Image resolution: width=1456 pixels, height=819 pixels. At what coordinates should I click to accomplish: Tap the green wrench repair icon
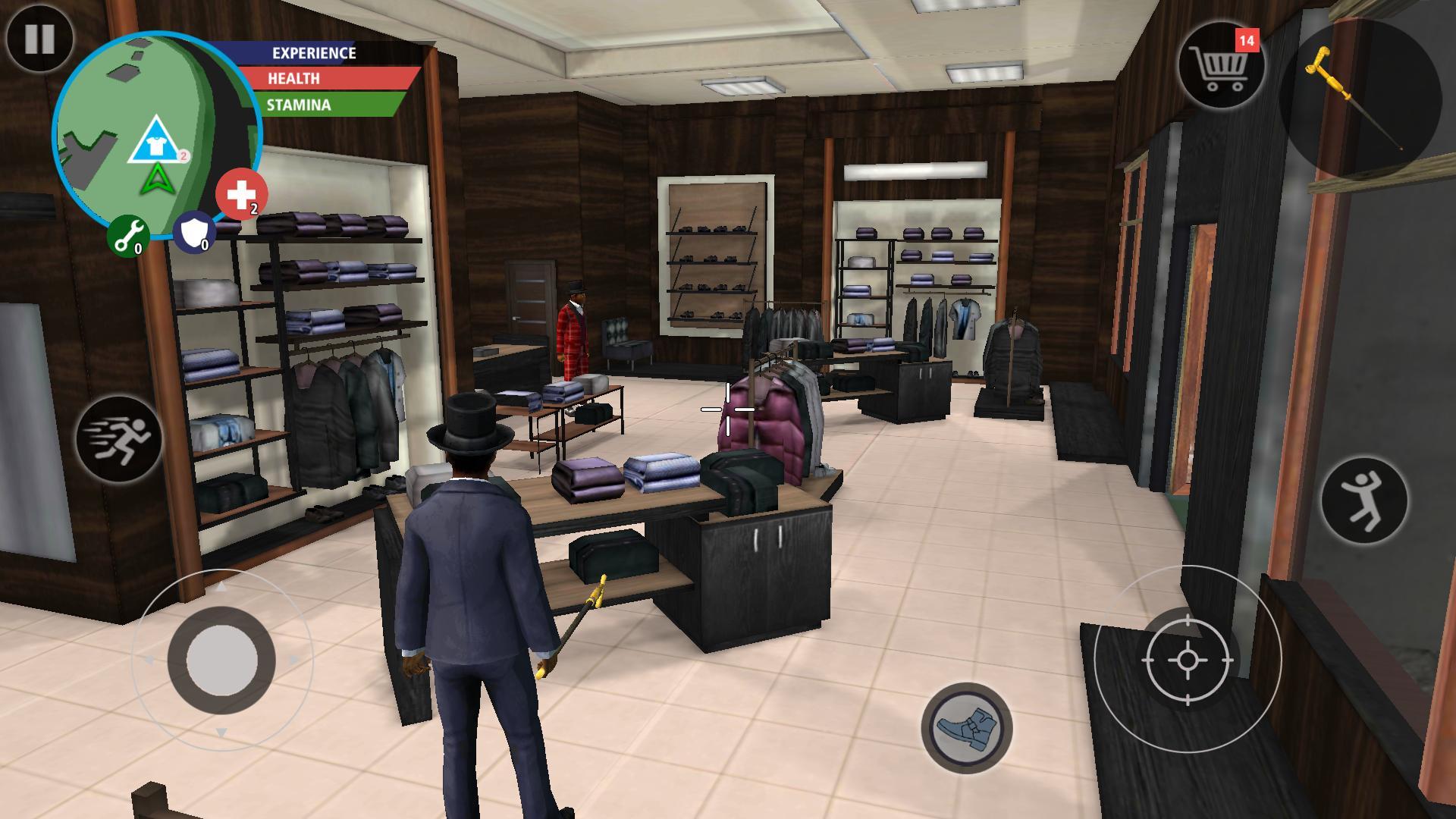(x=127, y=235)
